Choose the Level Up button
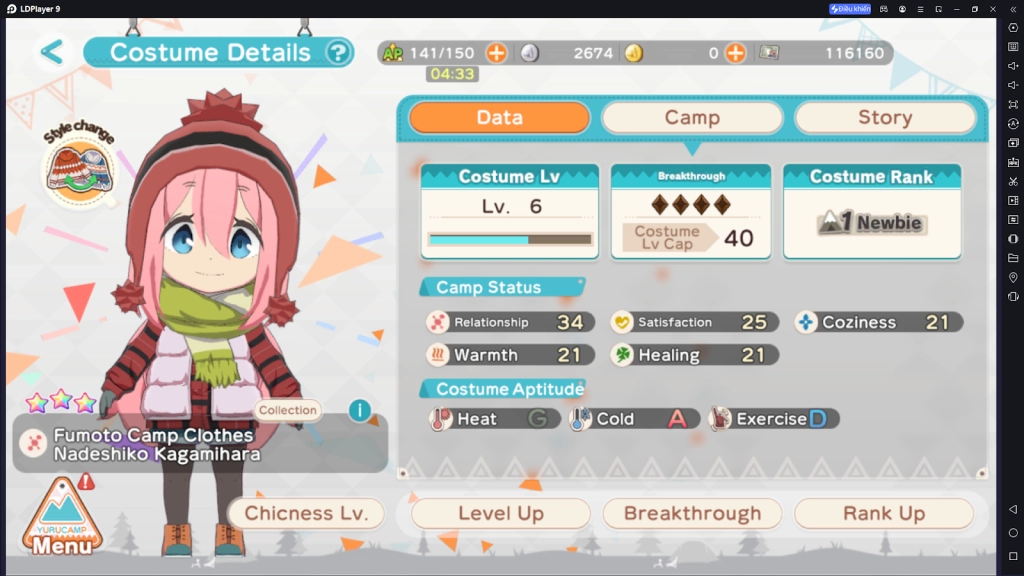Viewport: 1024px width, 576px height. [500, 513]
